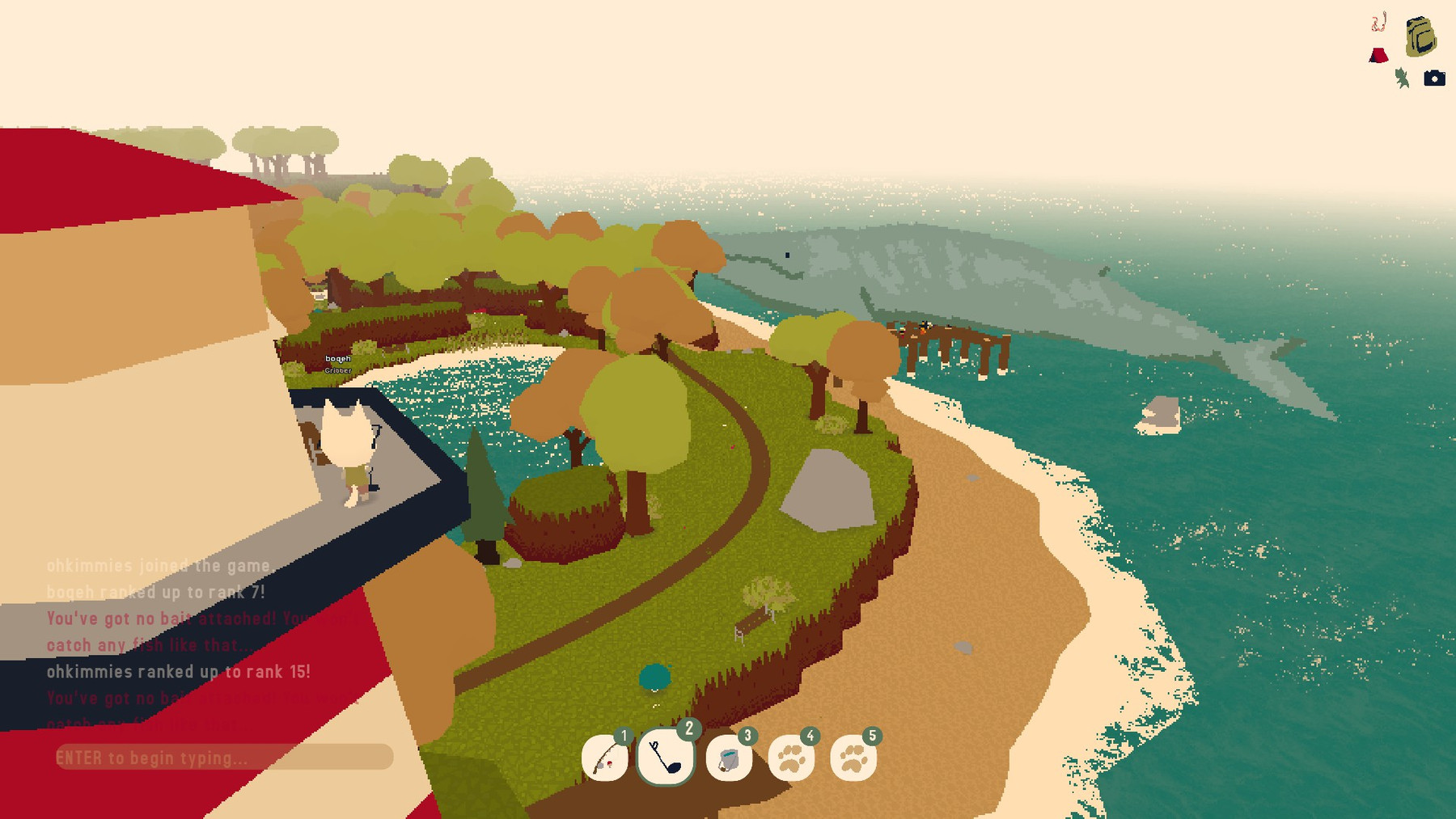Select the fishing rod hotbar slot
1456x819 pixels.
(x=604, y=758)
